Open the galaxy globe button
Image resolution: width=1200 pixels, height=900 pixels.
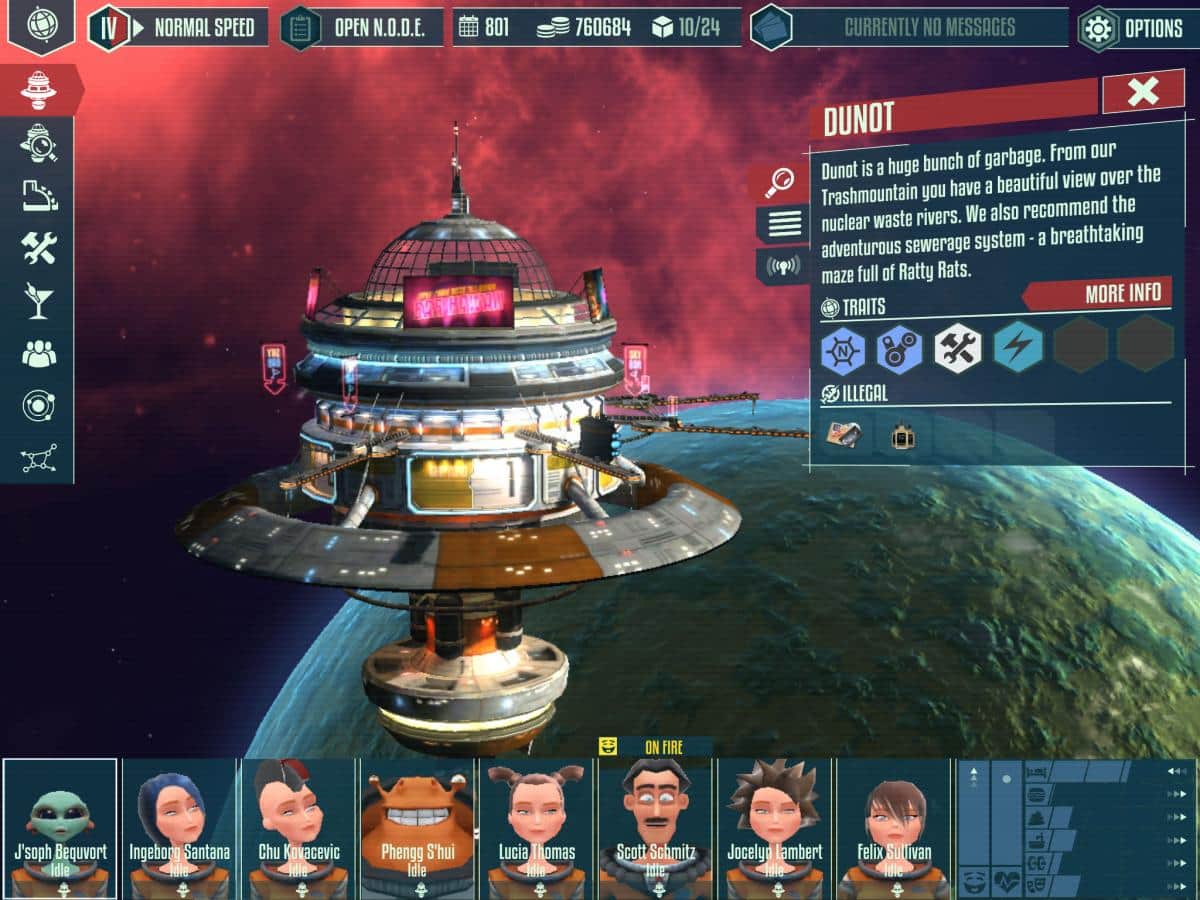coord(41,25)
